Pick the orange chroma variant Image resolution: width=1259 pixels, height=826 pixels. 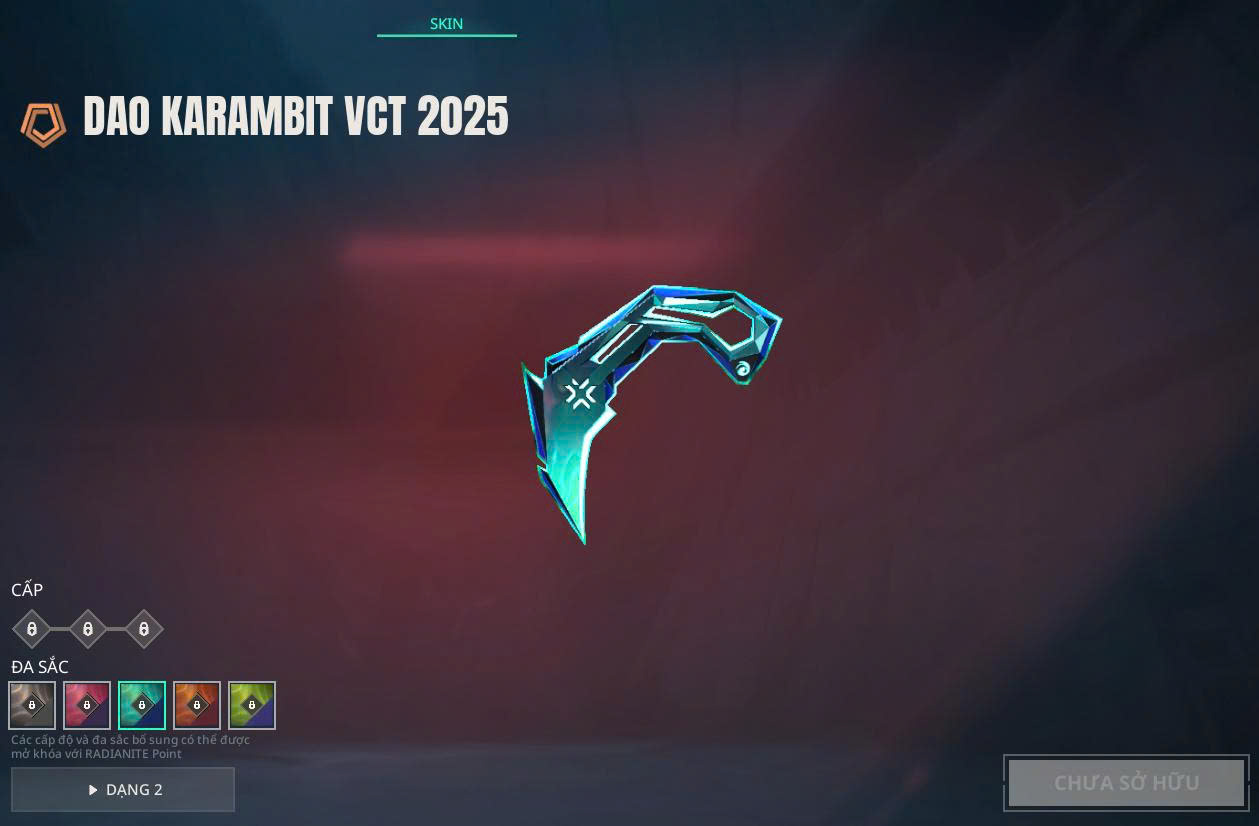click(x=197, y=705)
